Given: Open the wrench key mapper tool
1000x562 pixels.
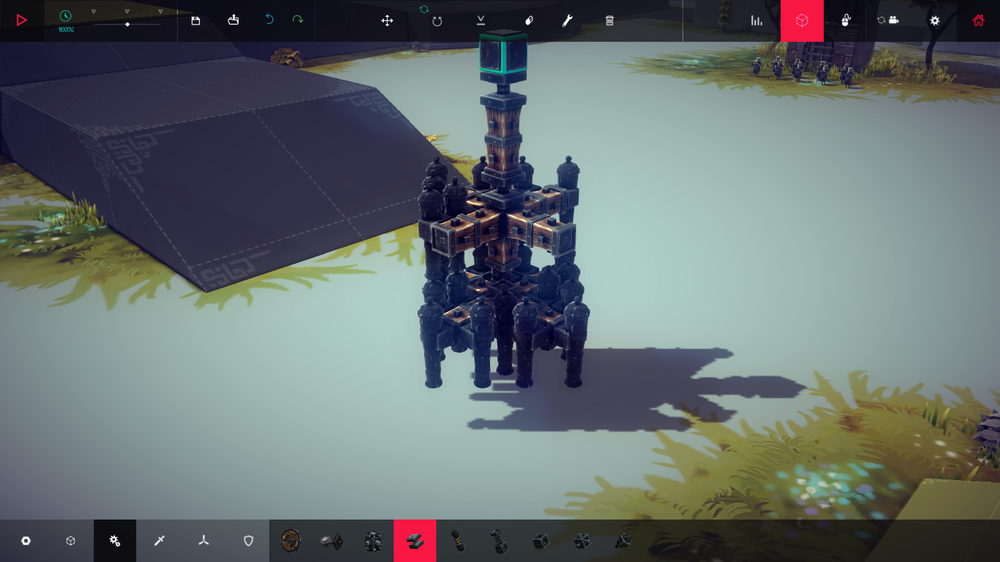Looking at the screenshot, I should pos(567,20).
